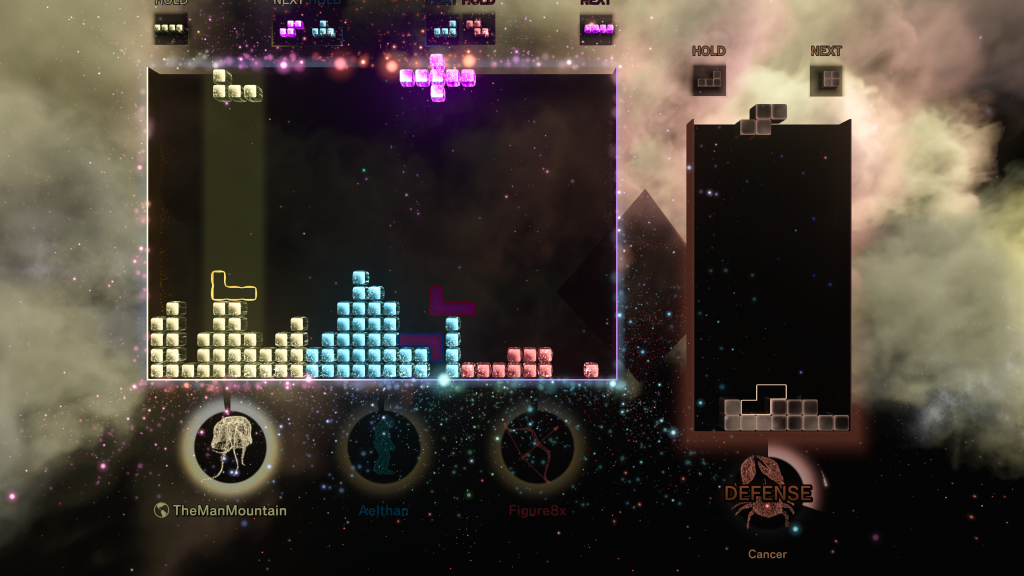Image resolution: width=1024 pixels, height=576 pixels.
Task: Click the boss HOLD piece box
Action: click(709, 80)
